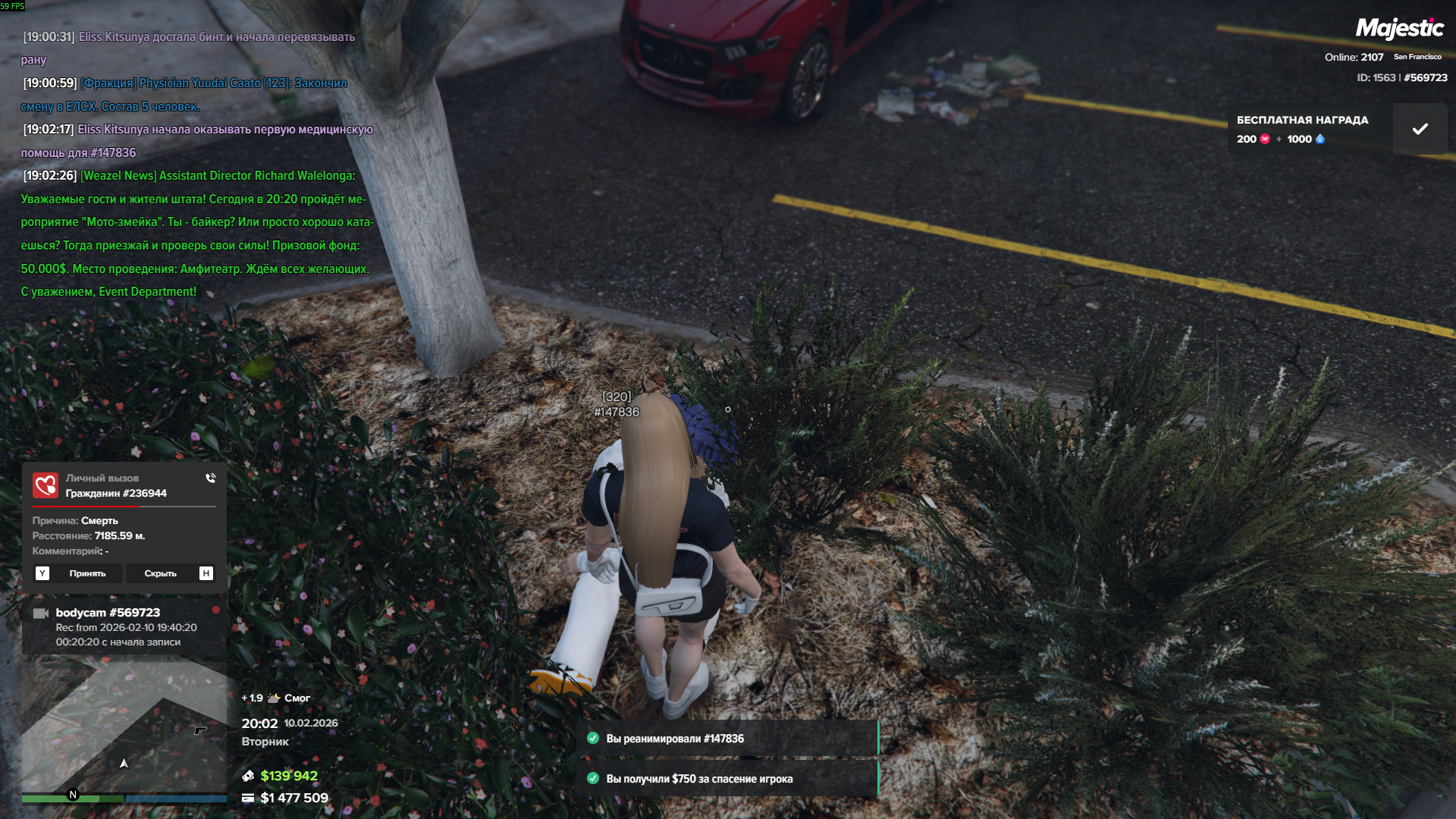Open the Weazel News chat message
This screenshot has width=1456, height=819.
pos(196,234)
